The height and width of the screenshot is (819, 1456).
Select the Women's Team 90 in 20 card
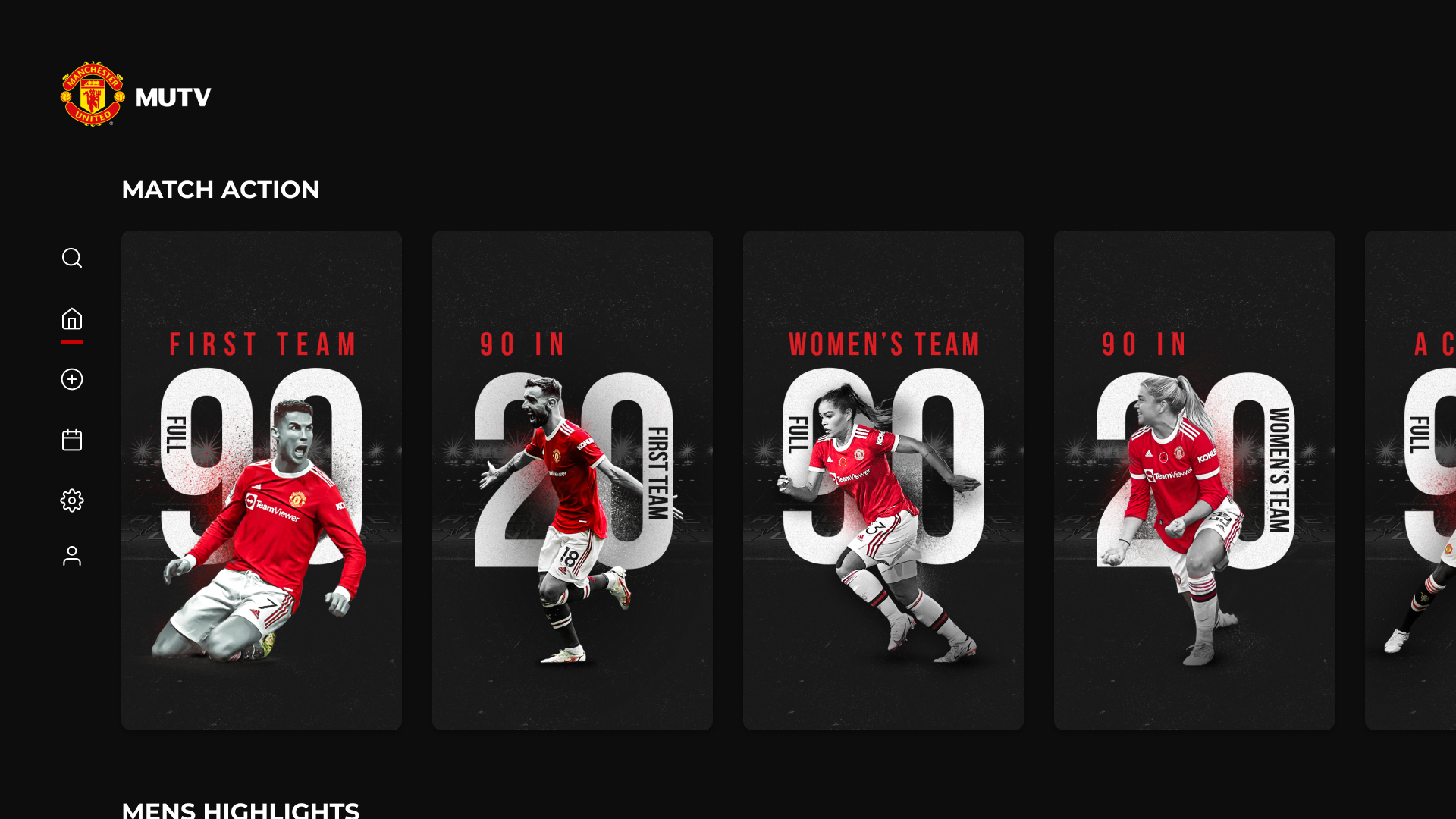(x=1194, y=479)
